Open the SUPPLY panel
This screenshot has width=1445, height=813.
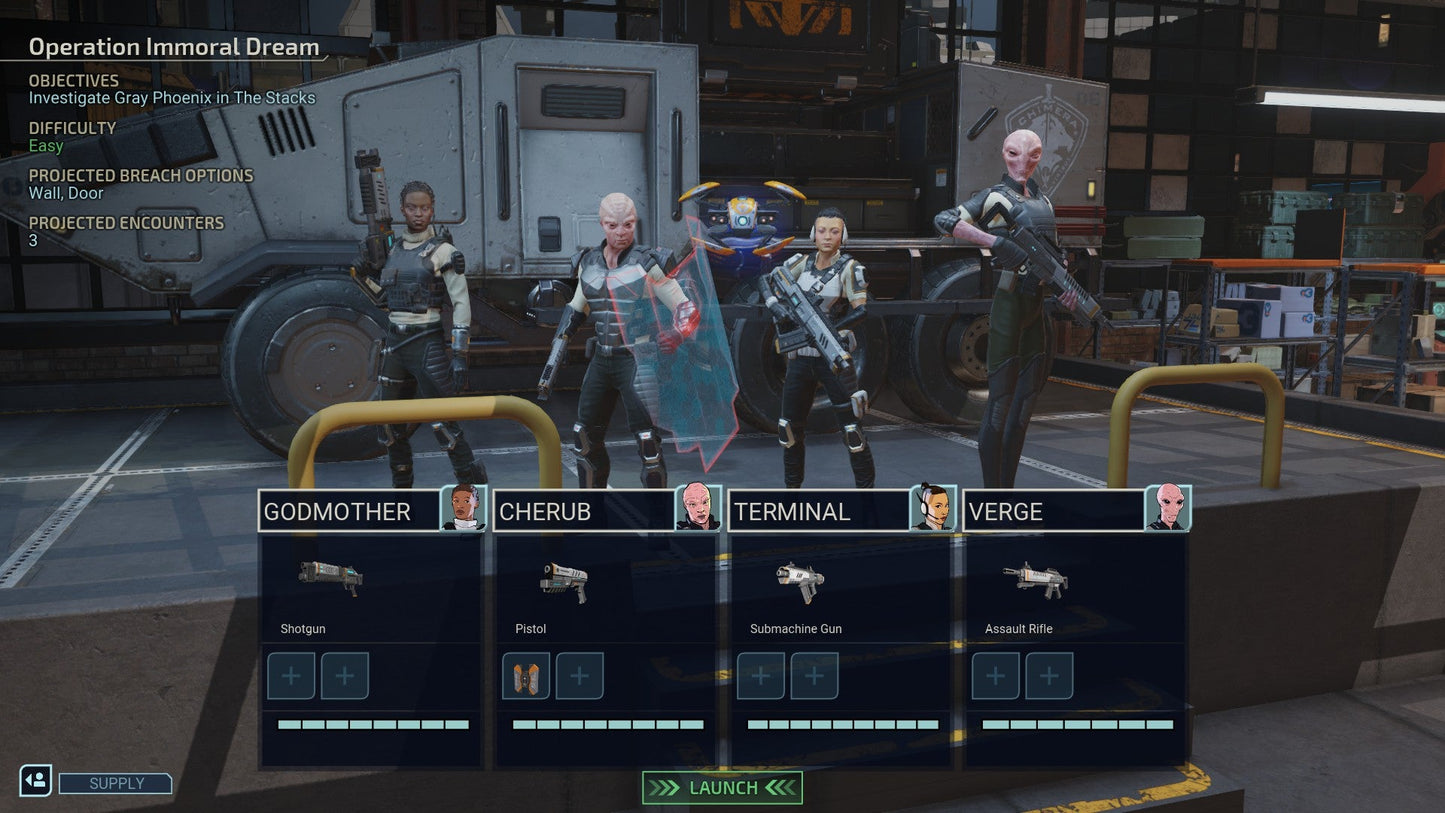pyautogui.click(x=114, y=783)
